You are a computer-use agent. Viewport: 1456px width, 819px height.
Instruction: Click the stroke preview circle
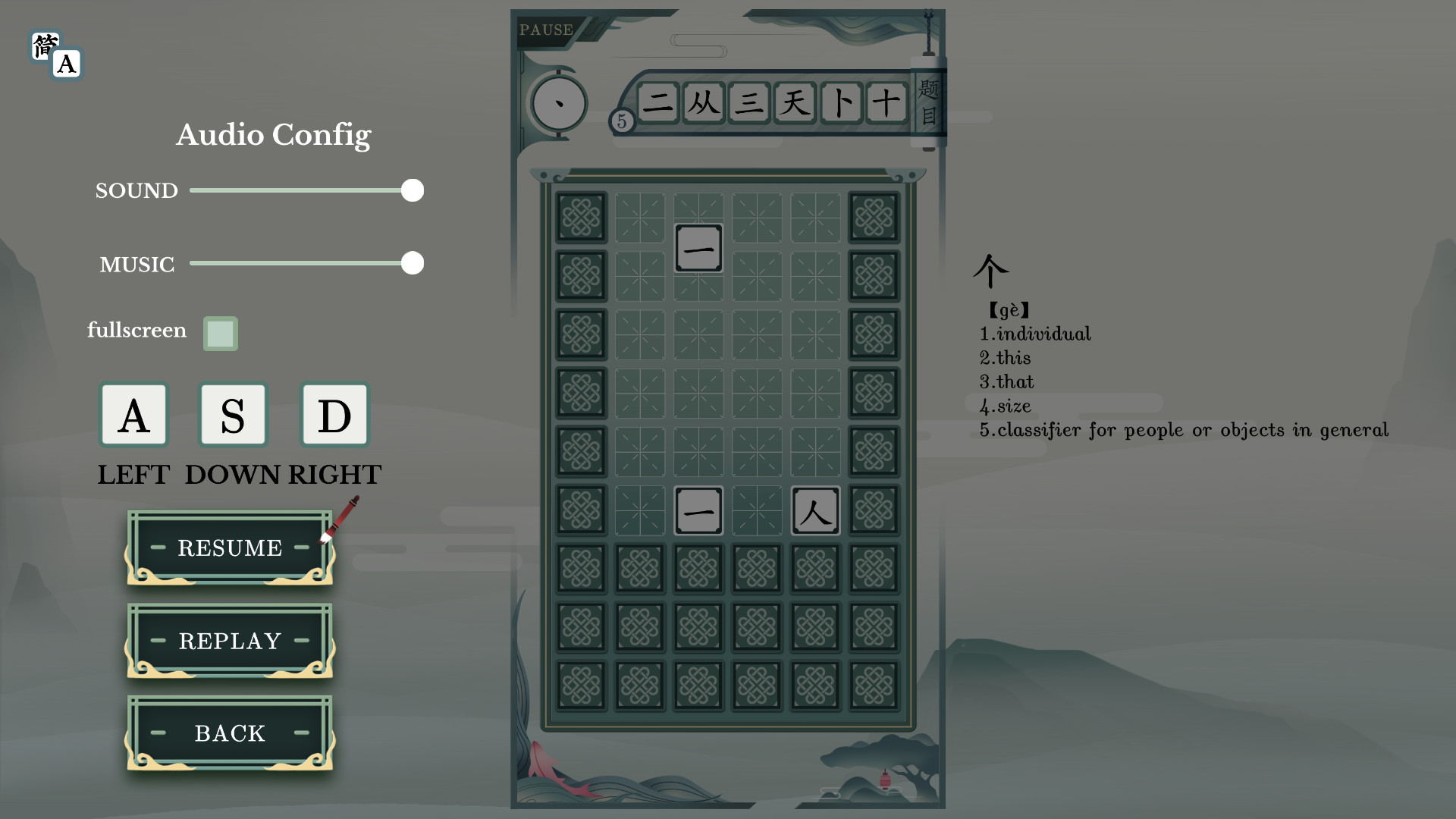[559, 103]
